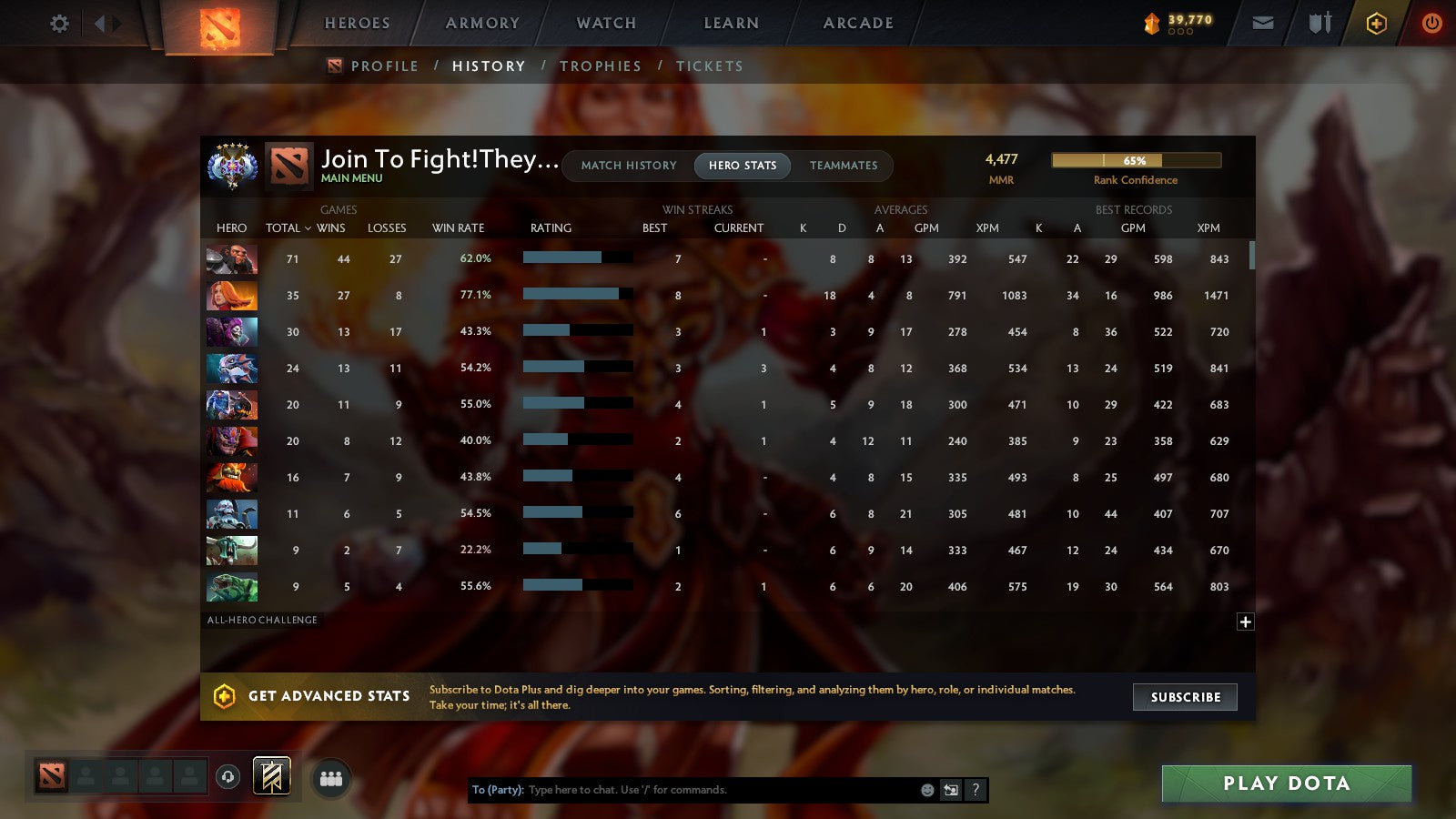Click the help question mark icon
The image size is (1456, 819).
coord(976,790)
